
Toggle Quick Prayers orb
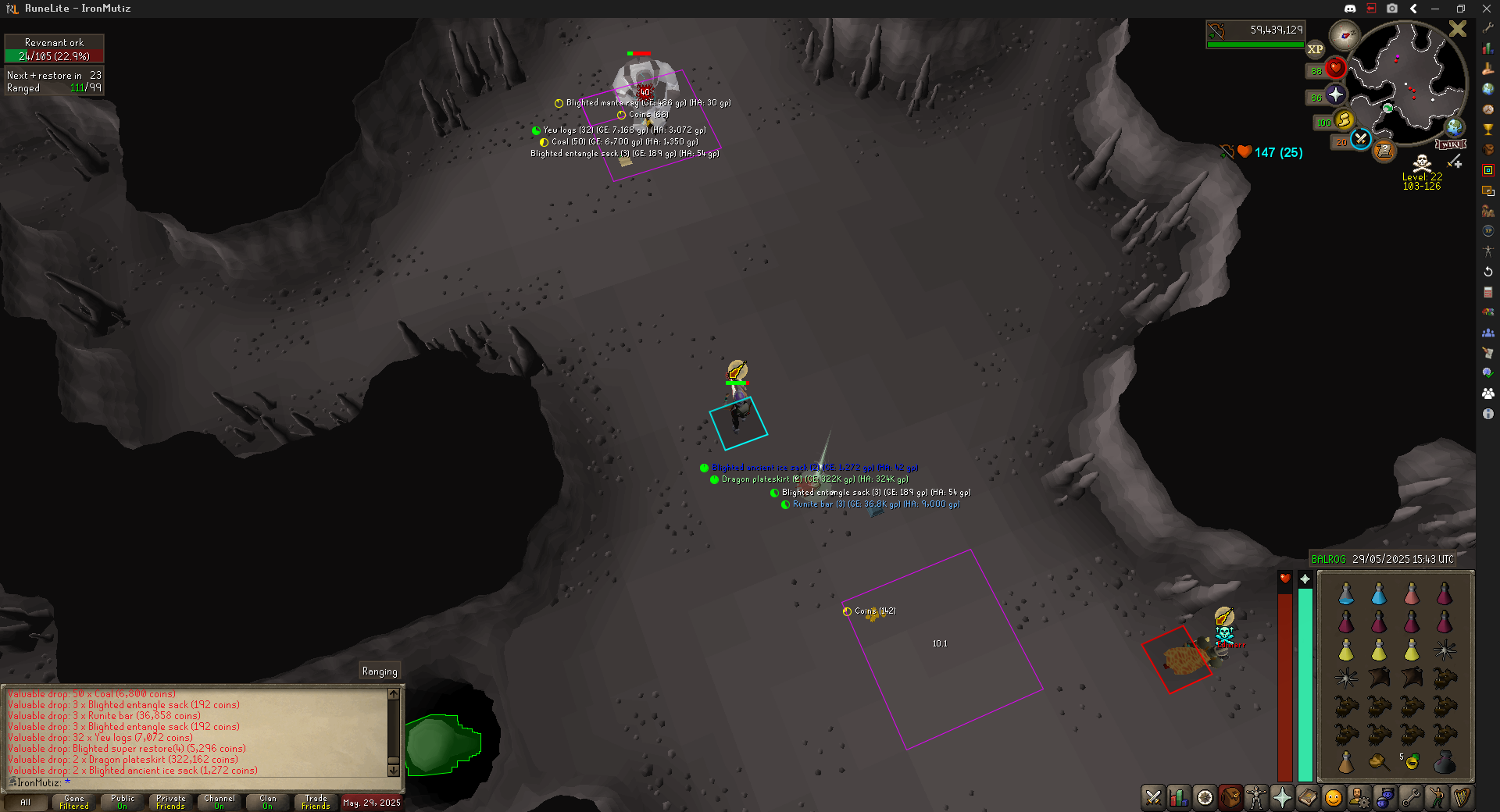pyautogui.click(x=1335, y=95)
